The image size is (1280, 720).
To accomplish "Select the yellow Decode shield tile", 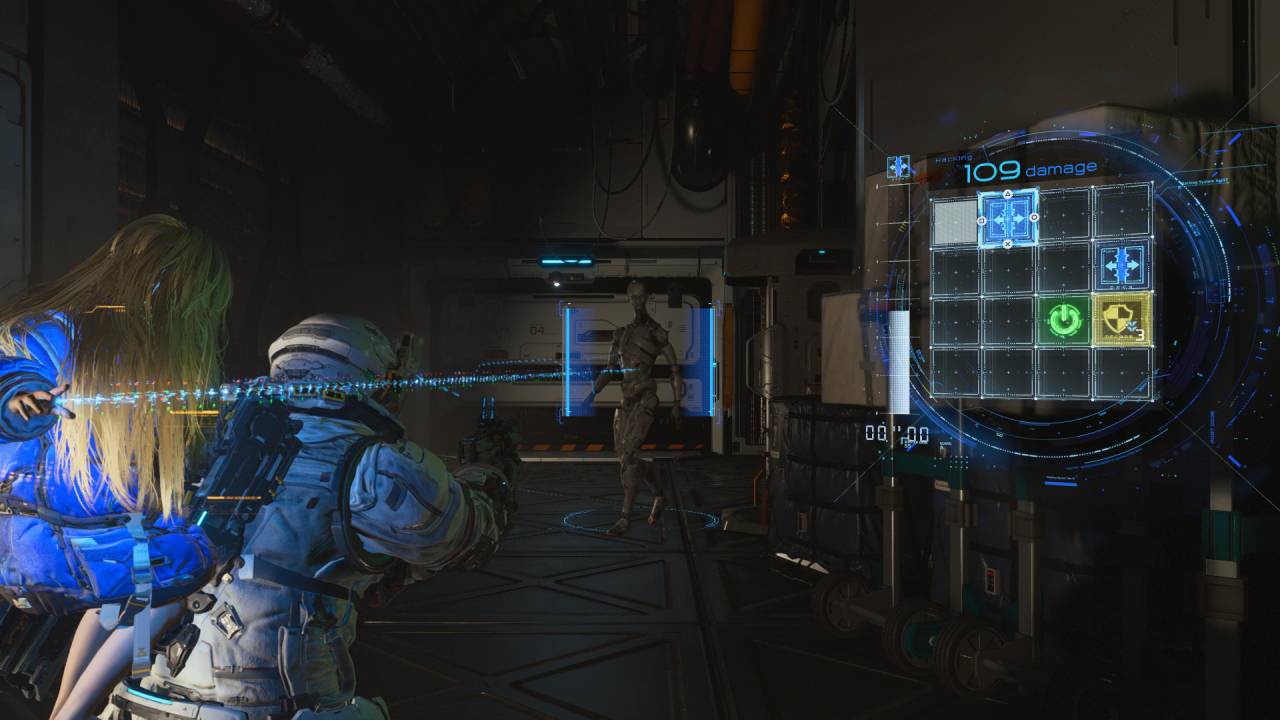I will (x=1124, y=320).
